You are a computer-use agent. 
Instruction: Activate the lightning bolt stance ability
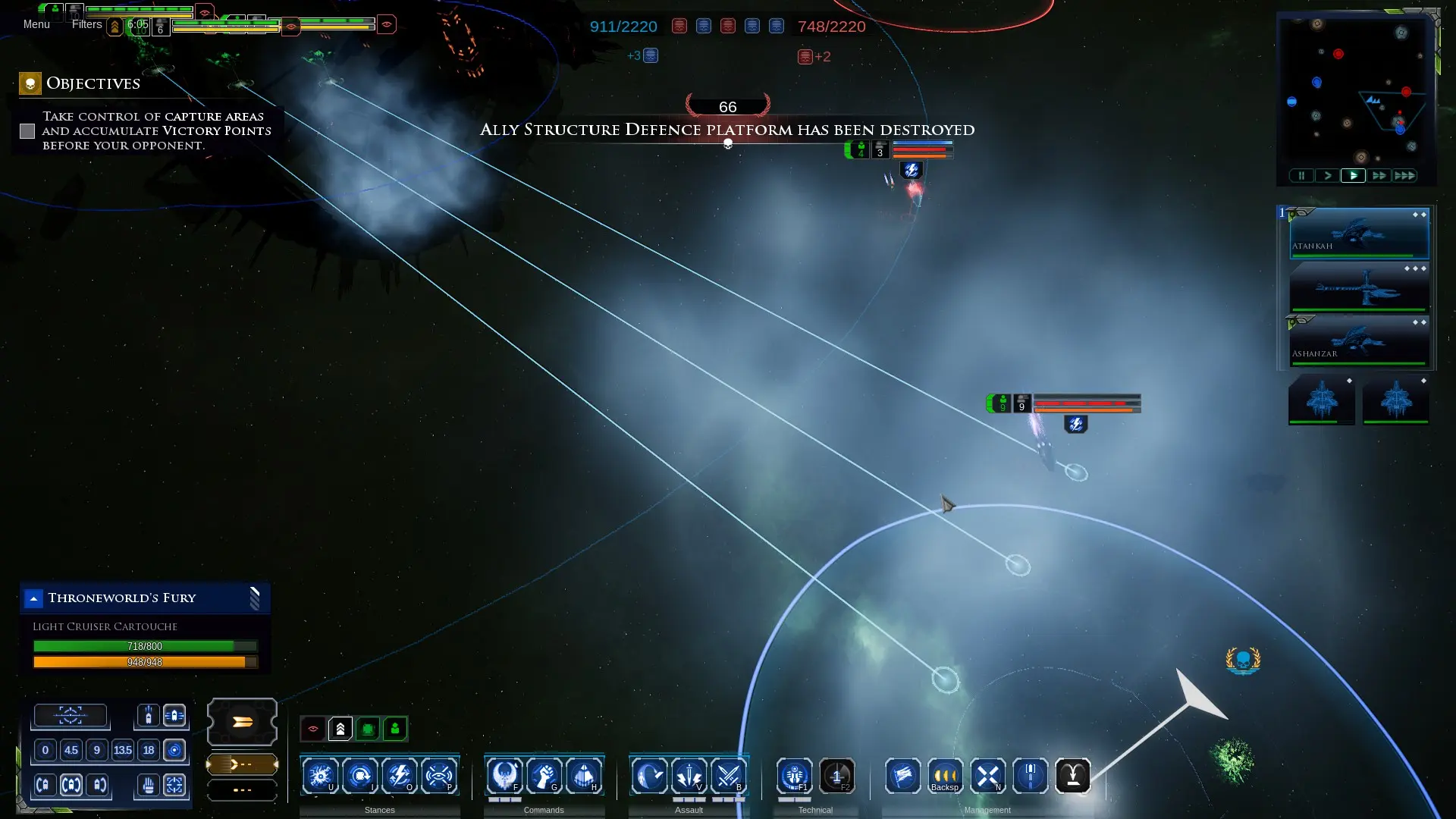click(399, 776)
